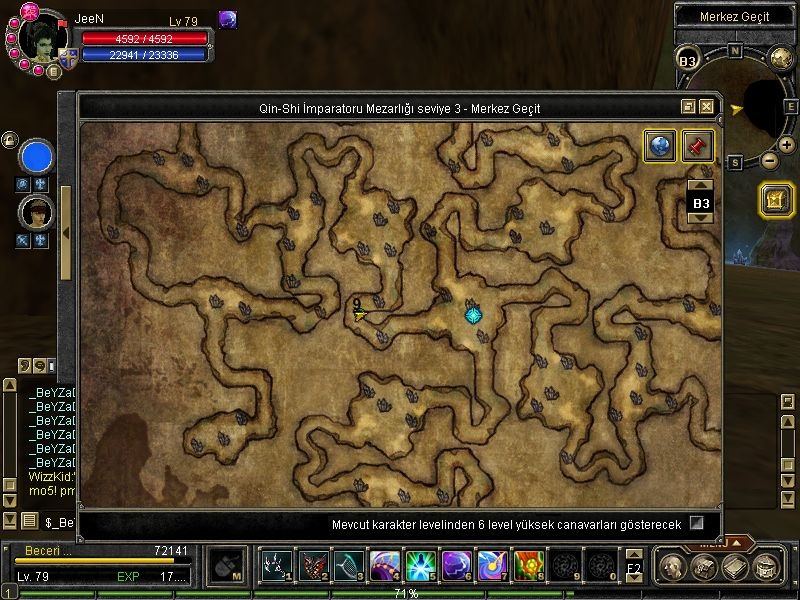Open the world map globe button

click(659, 146)
